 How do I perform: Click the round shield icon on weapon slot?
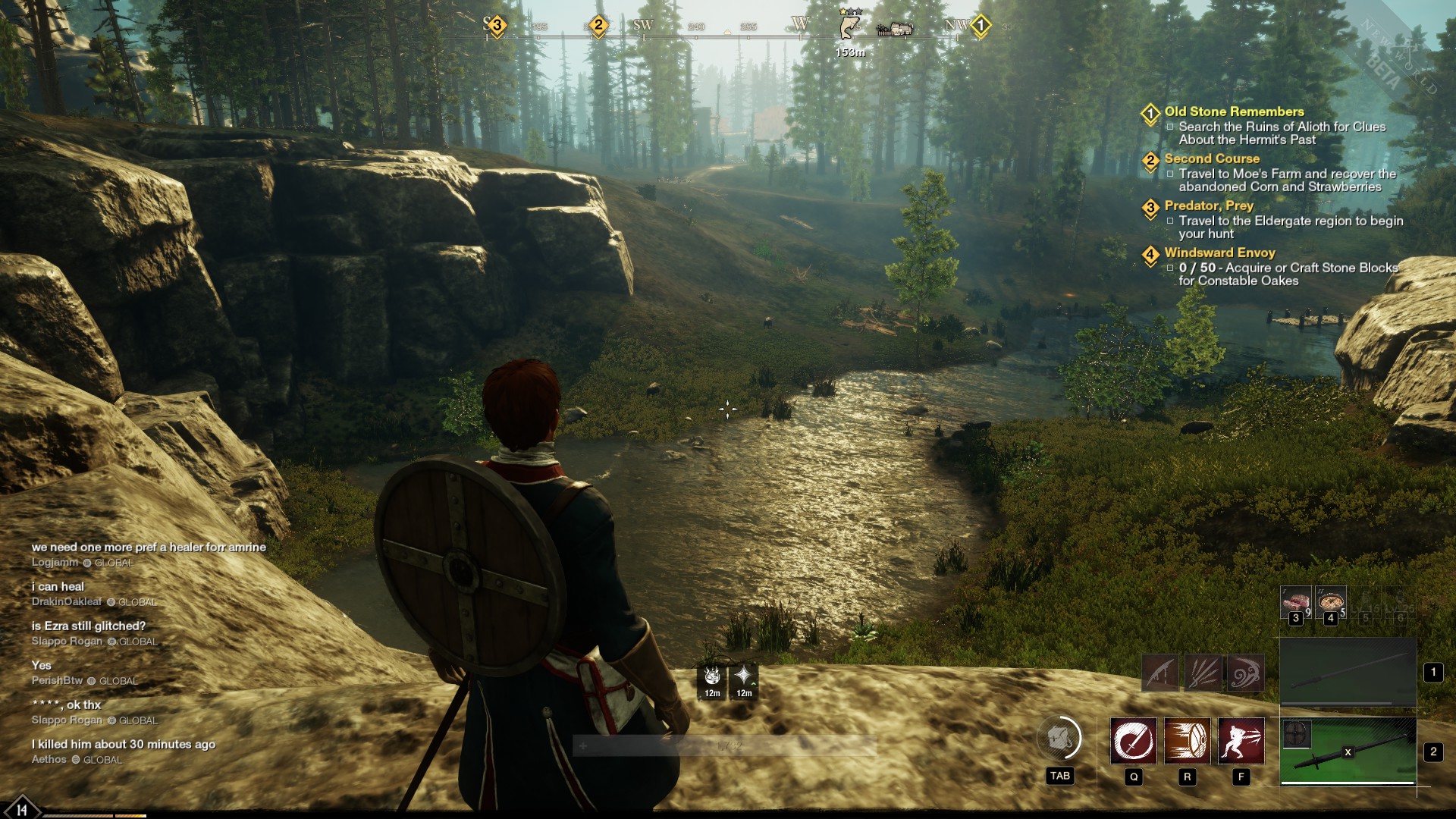(x=1296, y=734)
